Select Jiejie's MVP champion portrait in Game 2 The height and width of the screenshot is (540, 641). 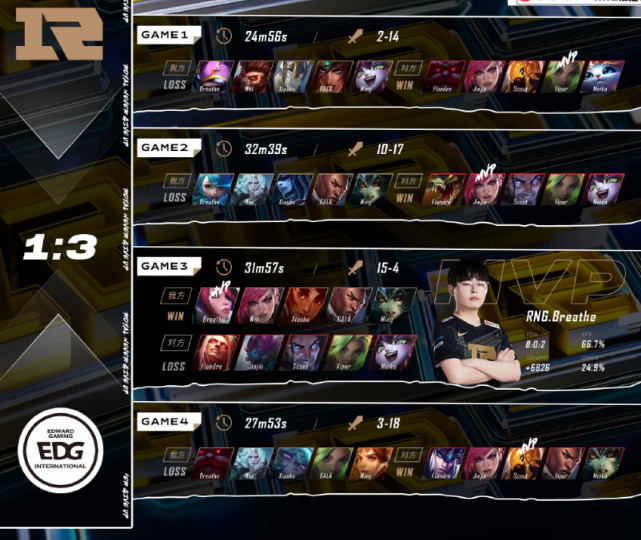pyautogui.click(x=483, y=188)
